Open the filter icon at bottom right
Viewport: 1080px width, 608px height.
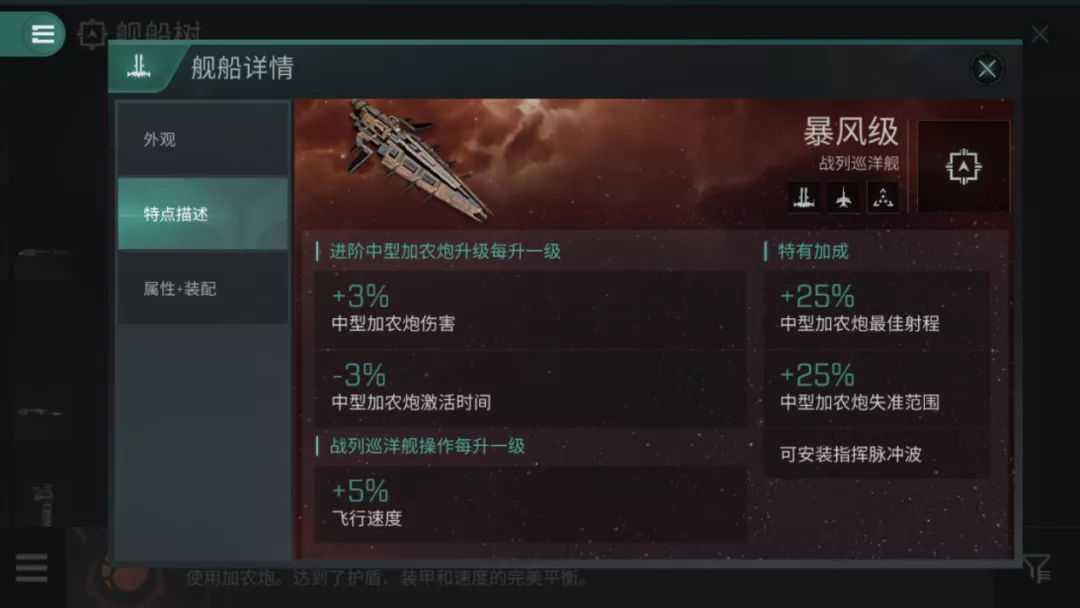pos(1038,568)
